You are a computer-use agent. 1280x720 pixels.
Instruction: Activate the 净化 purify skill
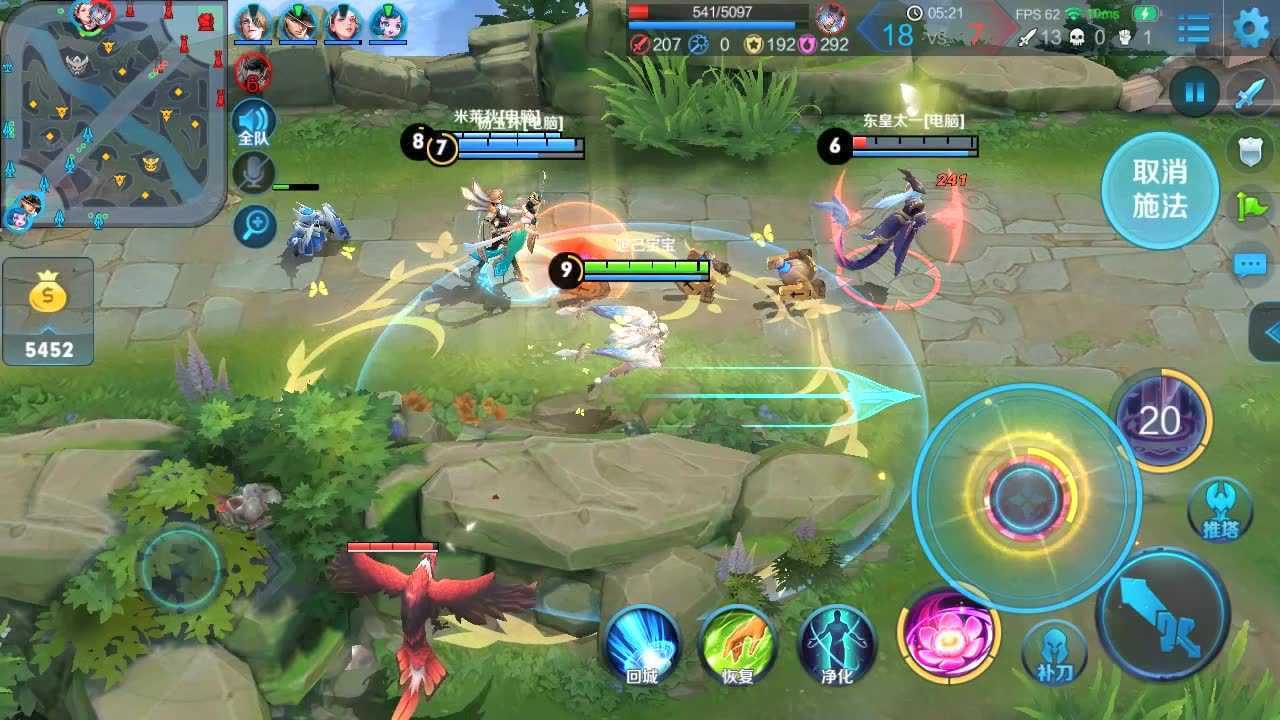[837, 643]
